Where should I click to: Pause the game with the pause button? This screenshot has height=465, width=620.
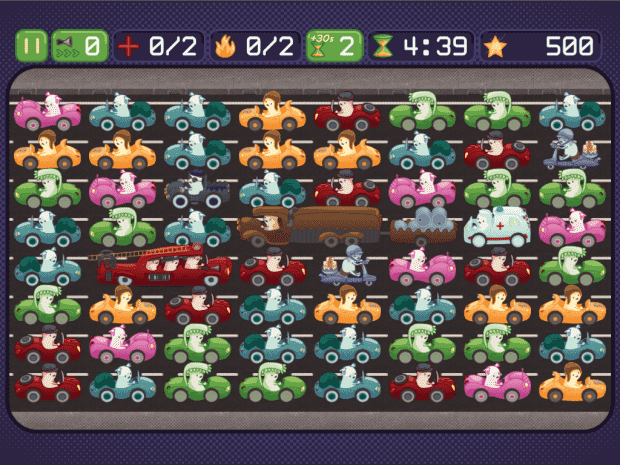coord(30,45)
